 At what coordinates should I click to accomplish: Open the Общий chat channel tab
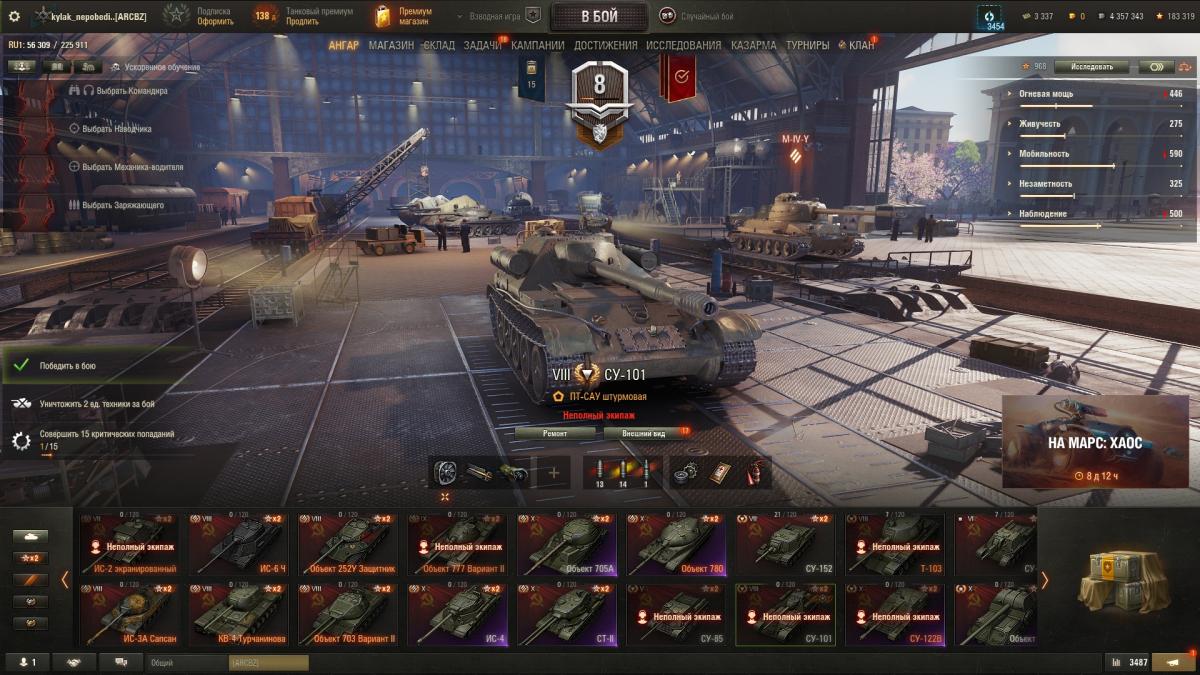pyautogui.click(x=187, y=662)
